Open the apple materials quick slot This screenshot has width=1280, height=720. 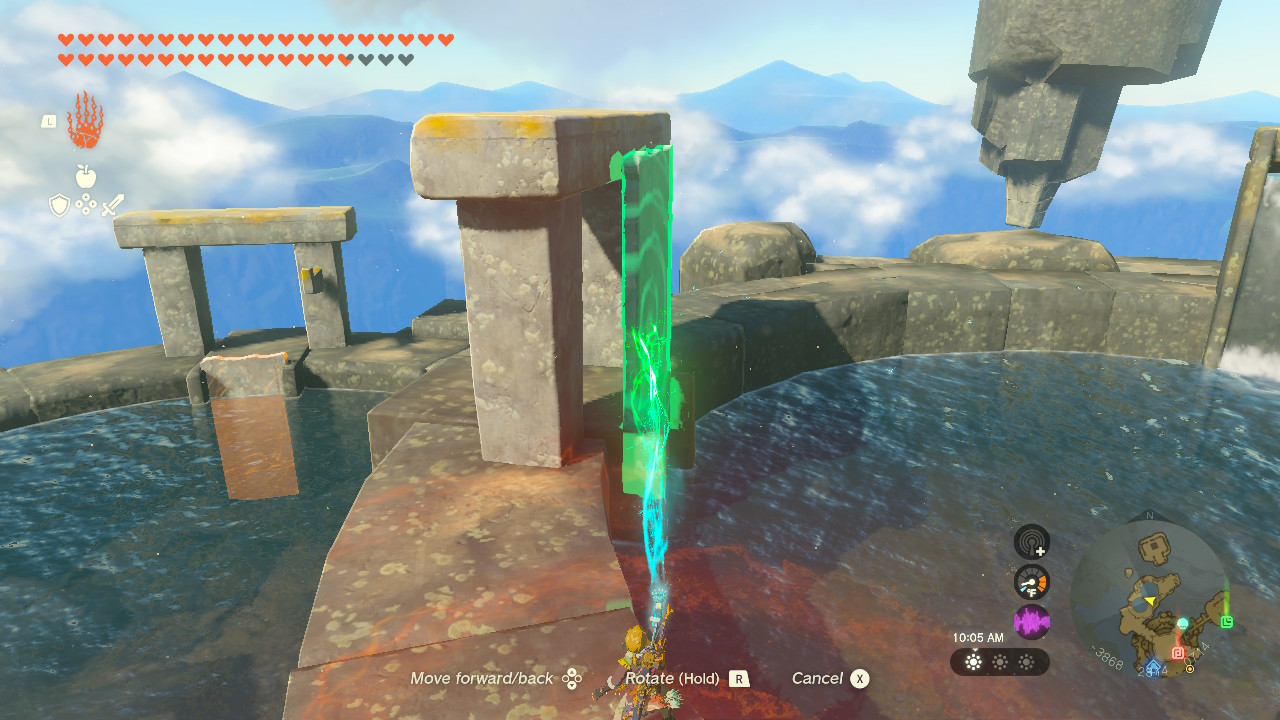[x=86, y=177]
